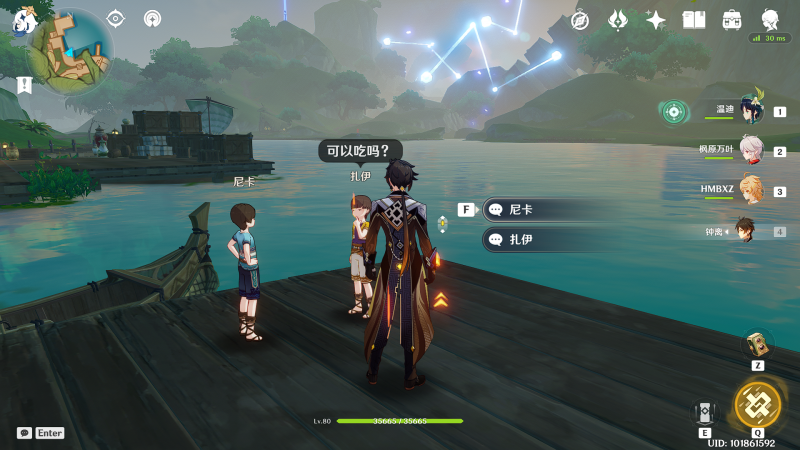This screenshot has width=800, height=450.
Task: Activate the elemental skill icon
Action: point(706,413)
